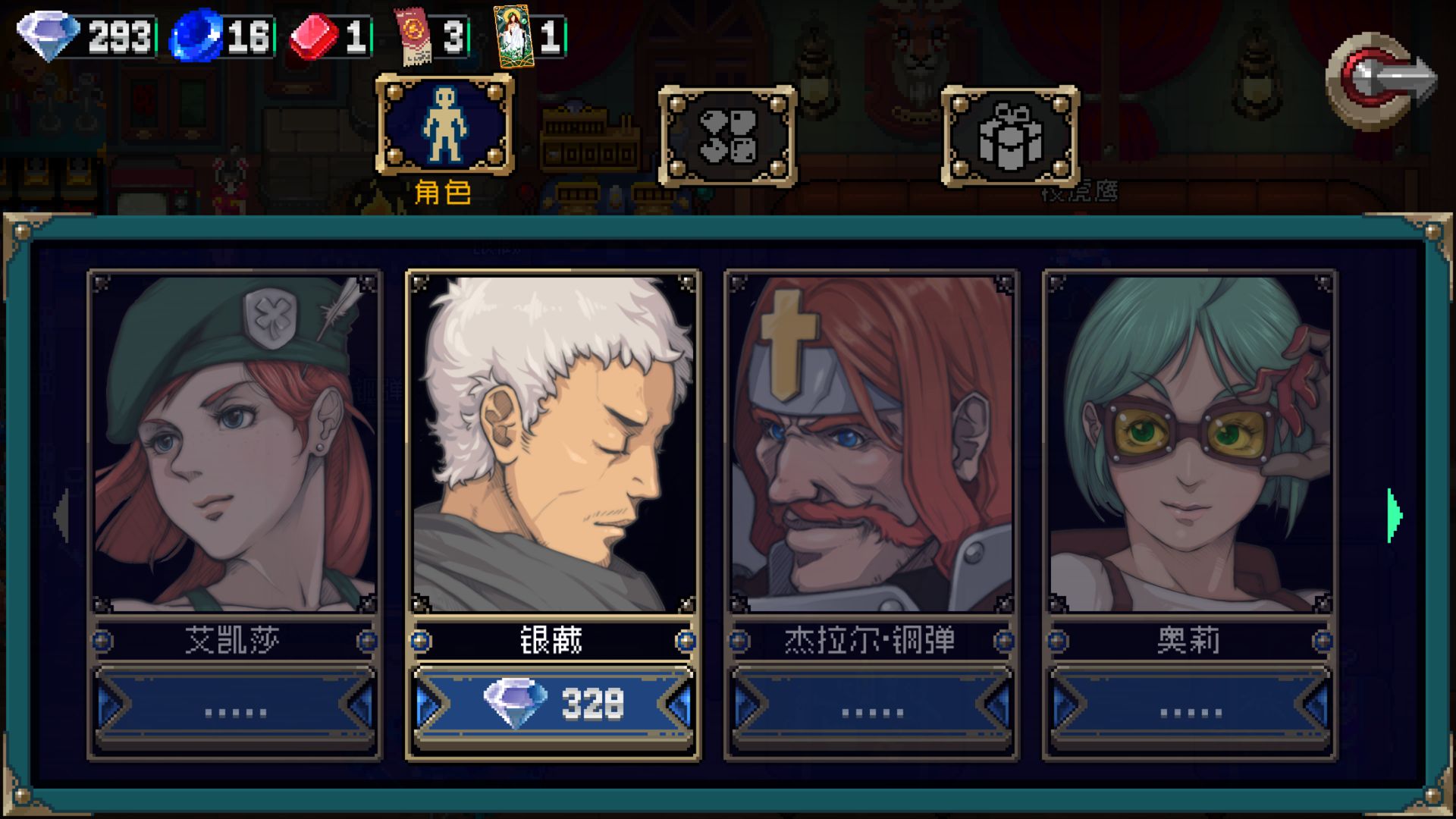
Task: Pick the 奥莉 character portrait
Action: point(1190,444)
